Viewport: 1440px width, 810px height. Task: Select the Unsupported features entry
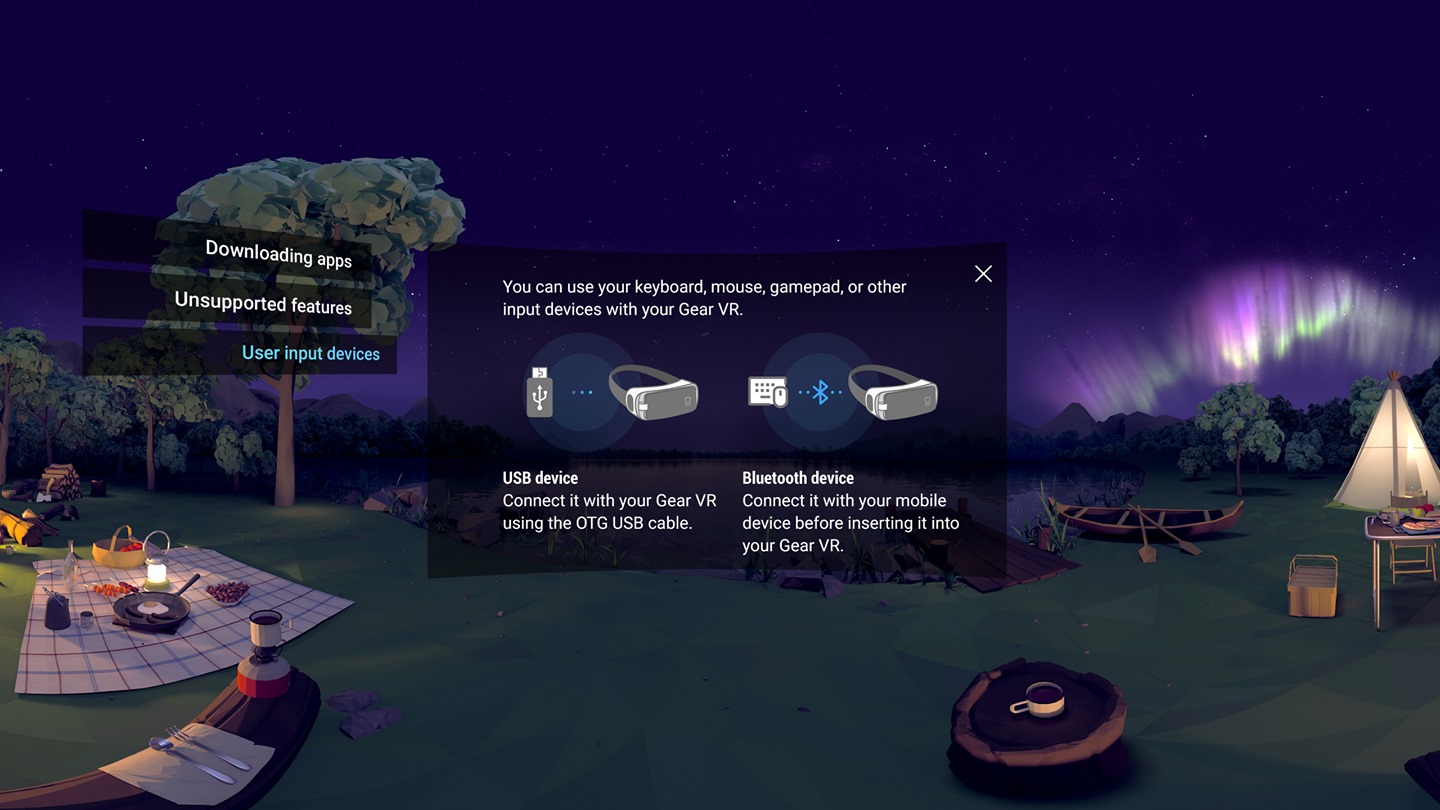point(263,303)
